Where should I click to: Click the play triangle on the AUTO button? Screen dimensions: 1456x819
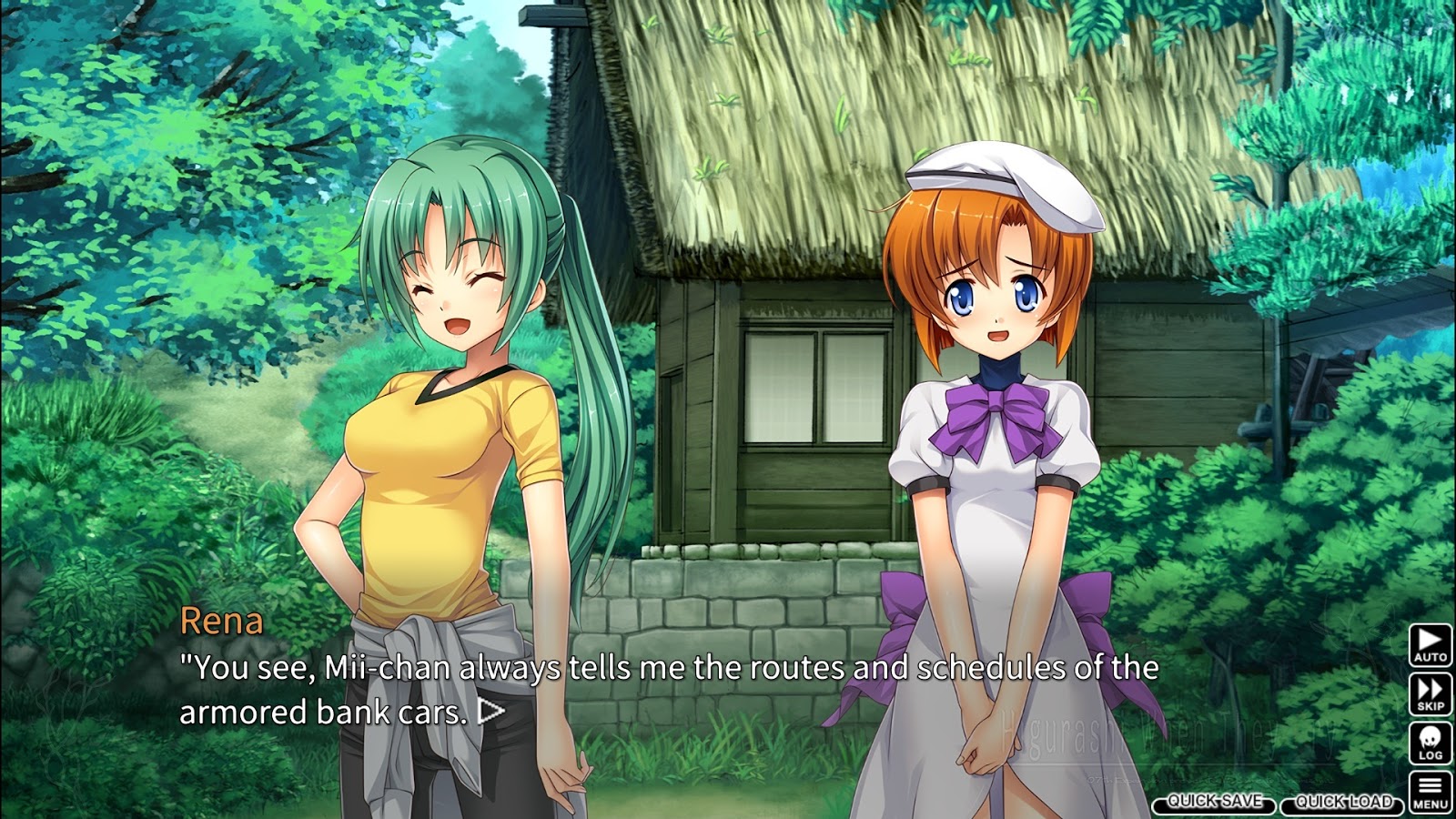coord(1431,640)
